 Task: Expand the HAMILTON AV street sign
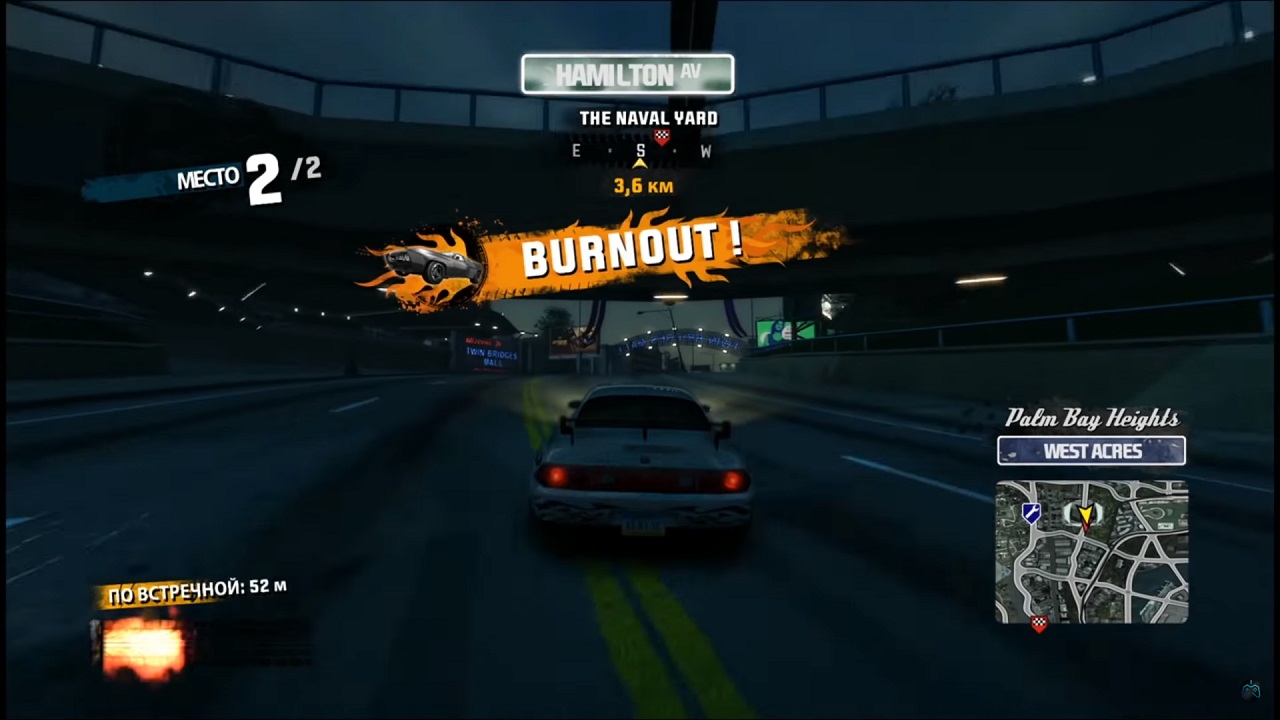pyautogui.click(x=627, y=73)
